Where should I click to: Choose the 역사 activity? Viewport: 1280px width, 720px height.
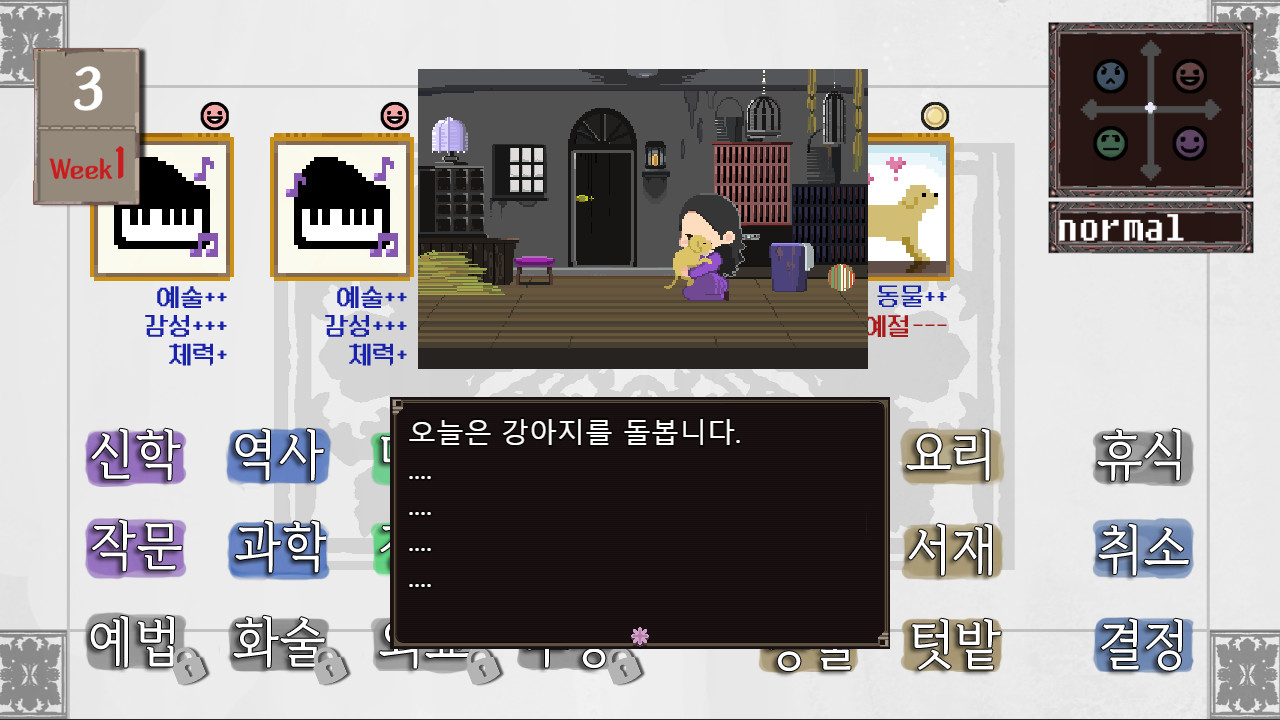pos(277,455)
